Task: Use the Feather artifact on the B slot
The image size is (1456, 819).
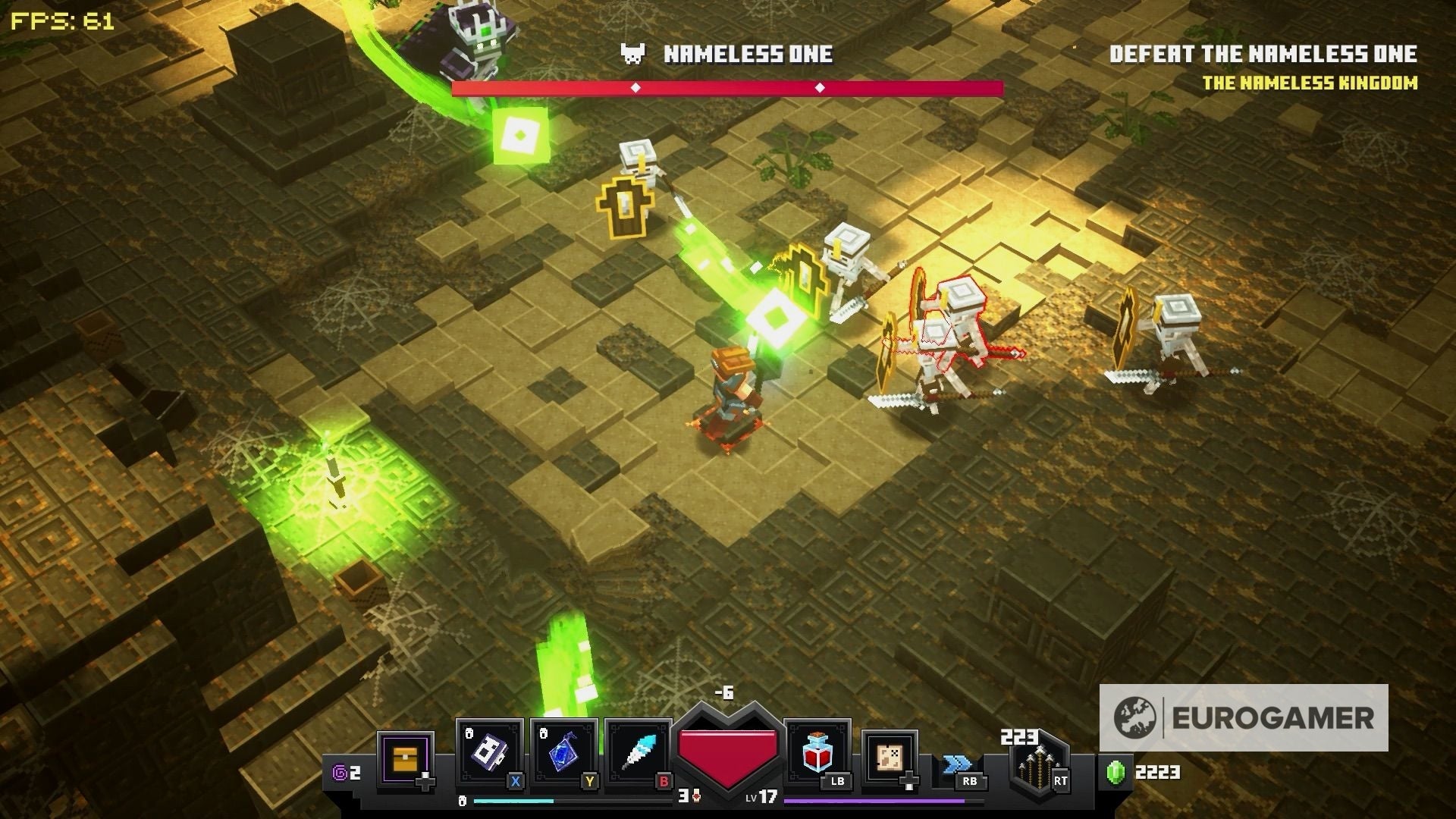Action: coord(639,752)
